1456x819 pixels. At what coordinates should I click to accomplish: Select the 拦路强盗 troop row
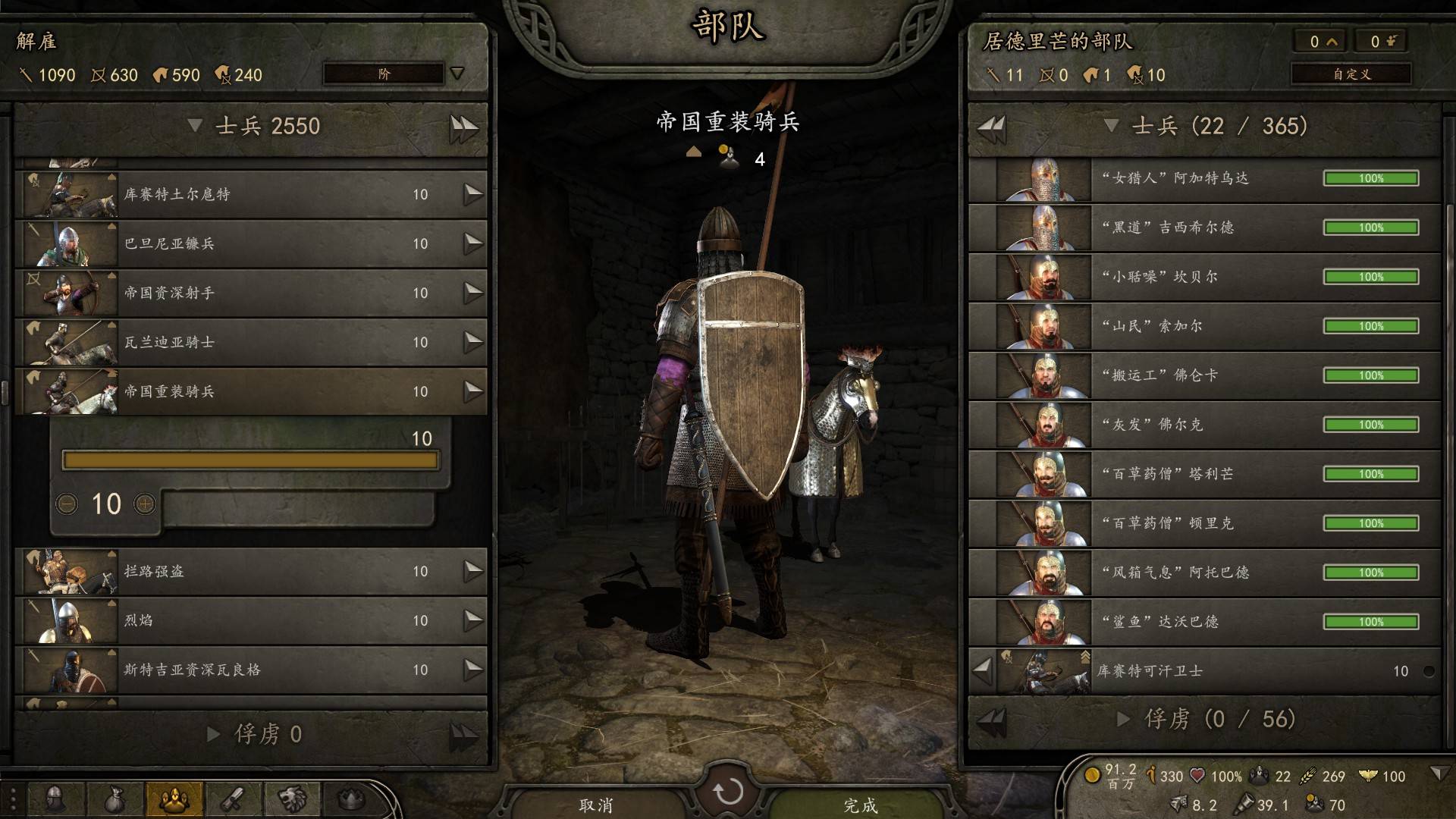[x=250, y=571]
